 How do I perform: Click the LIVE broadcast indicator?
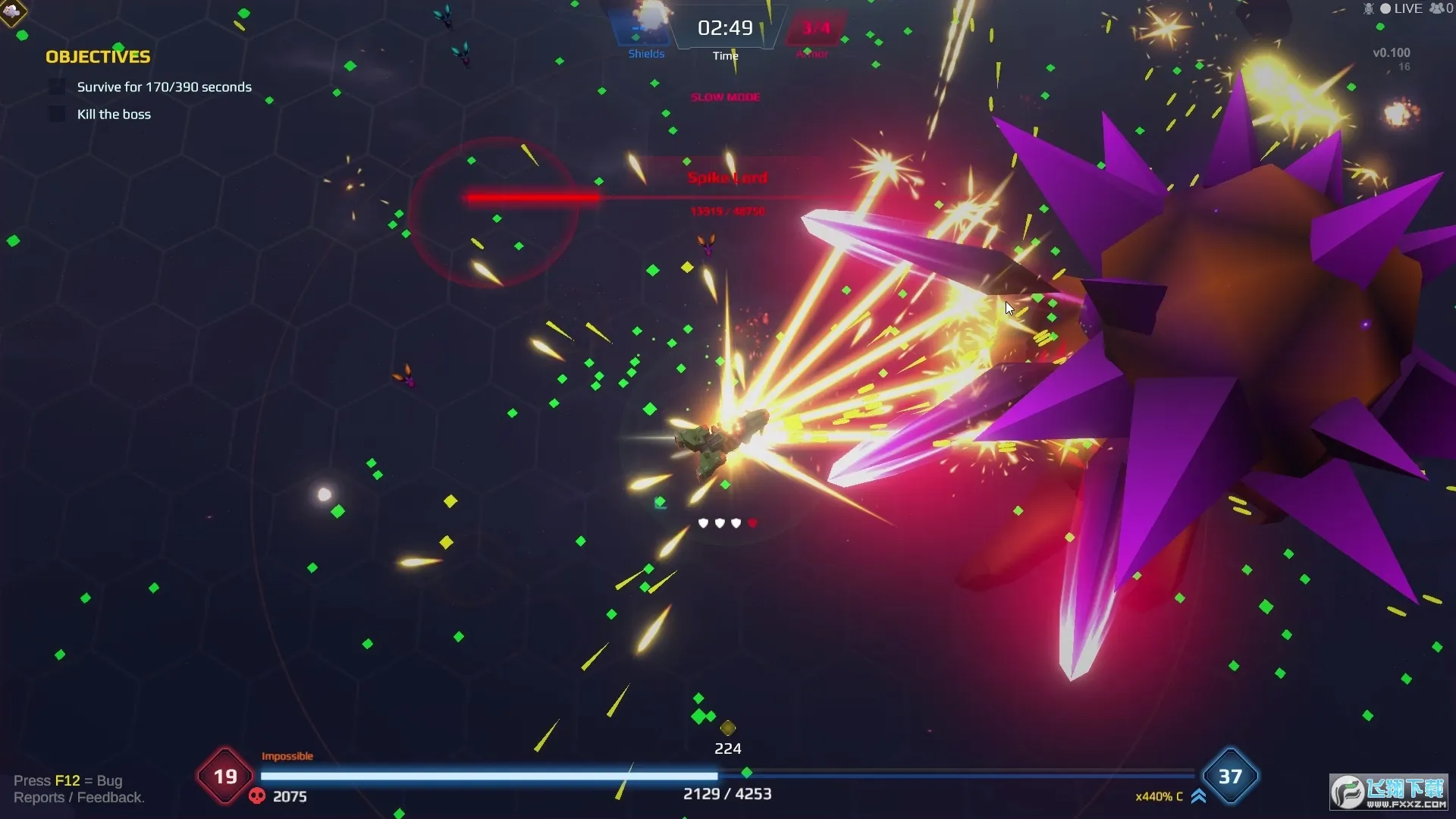coord(1401,8)
